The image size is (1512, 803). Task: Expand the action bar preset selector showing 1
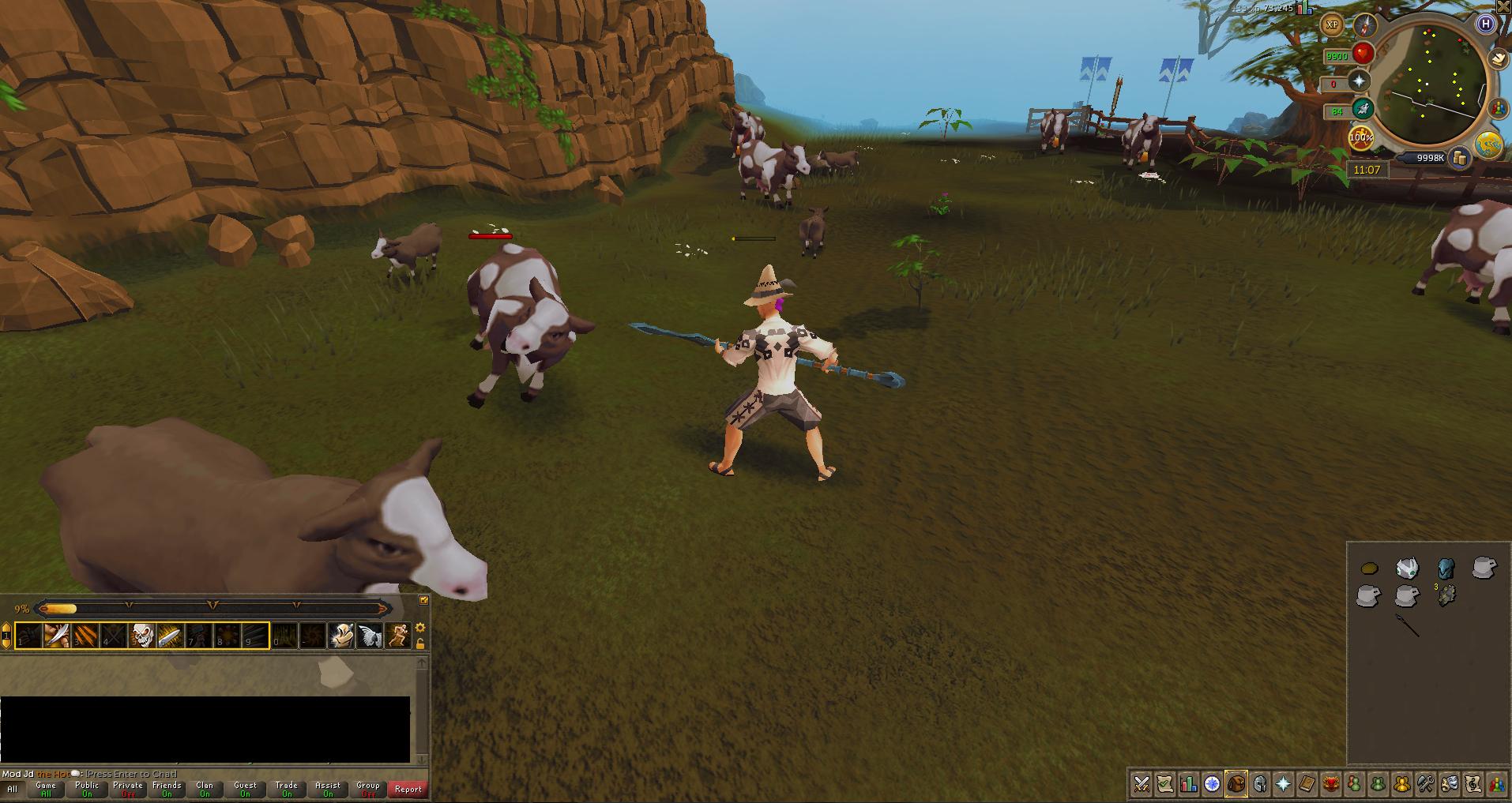(x=6, y=636)
